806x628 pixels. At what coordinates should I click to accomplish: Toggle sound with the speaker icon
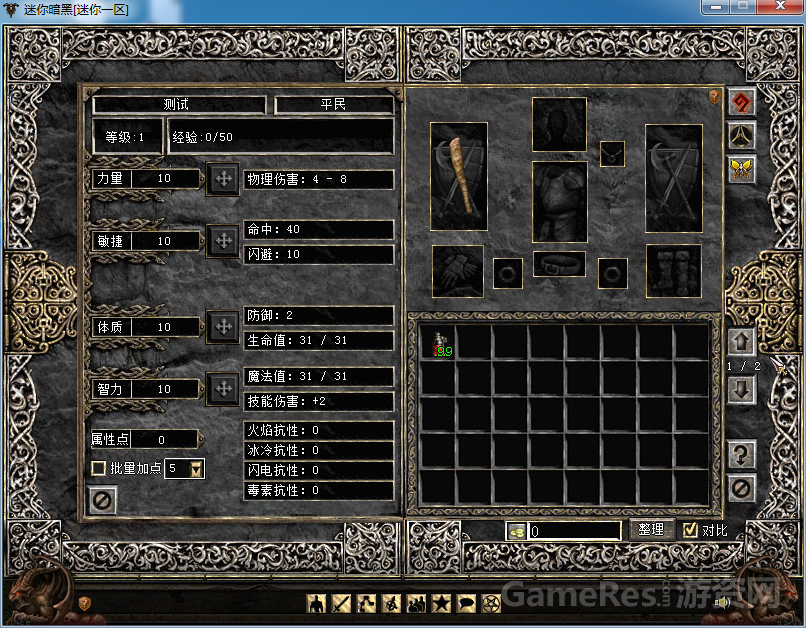721,602
